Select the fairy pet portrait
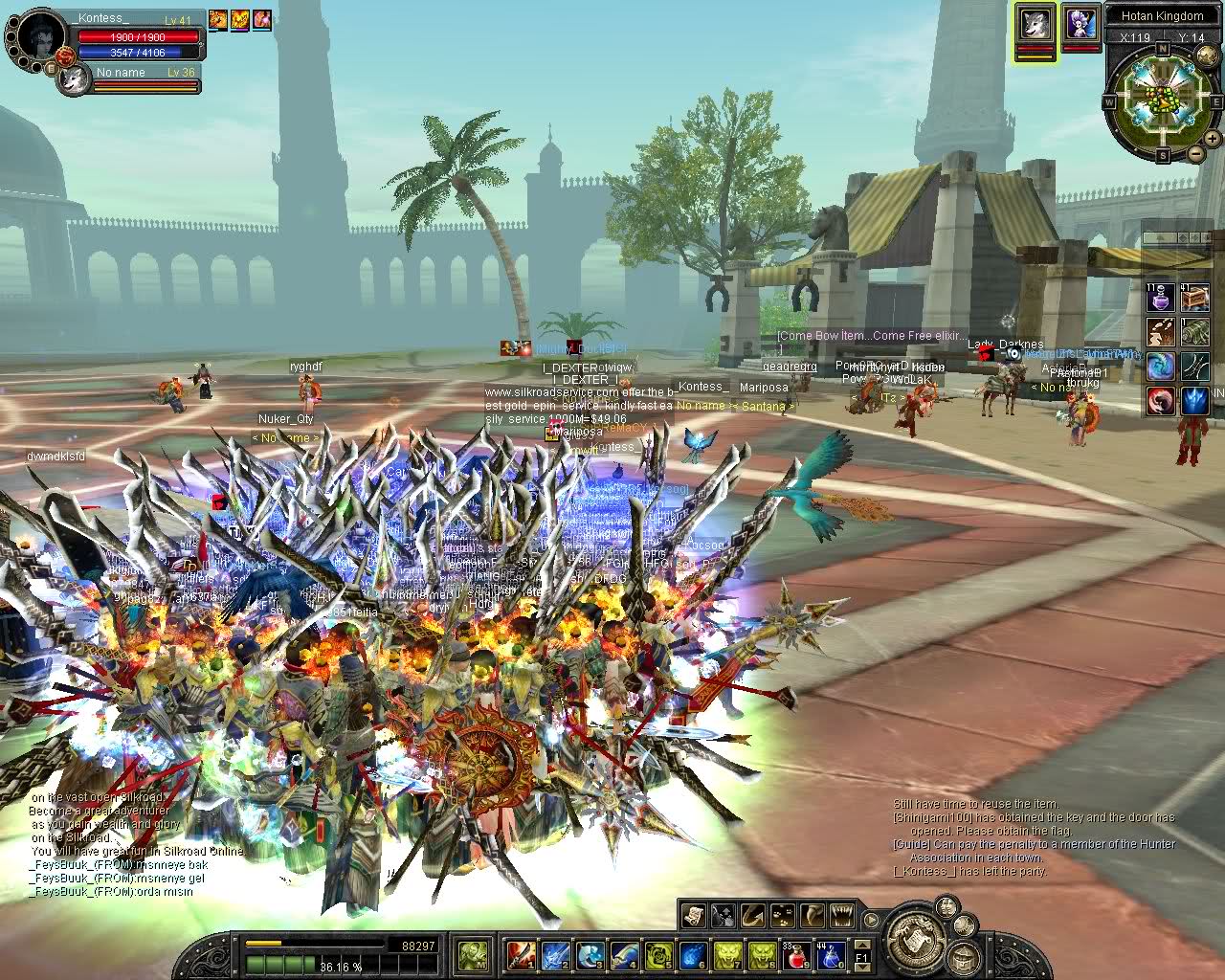Viewport: 1225px width, 980px height. [1080, 23]
